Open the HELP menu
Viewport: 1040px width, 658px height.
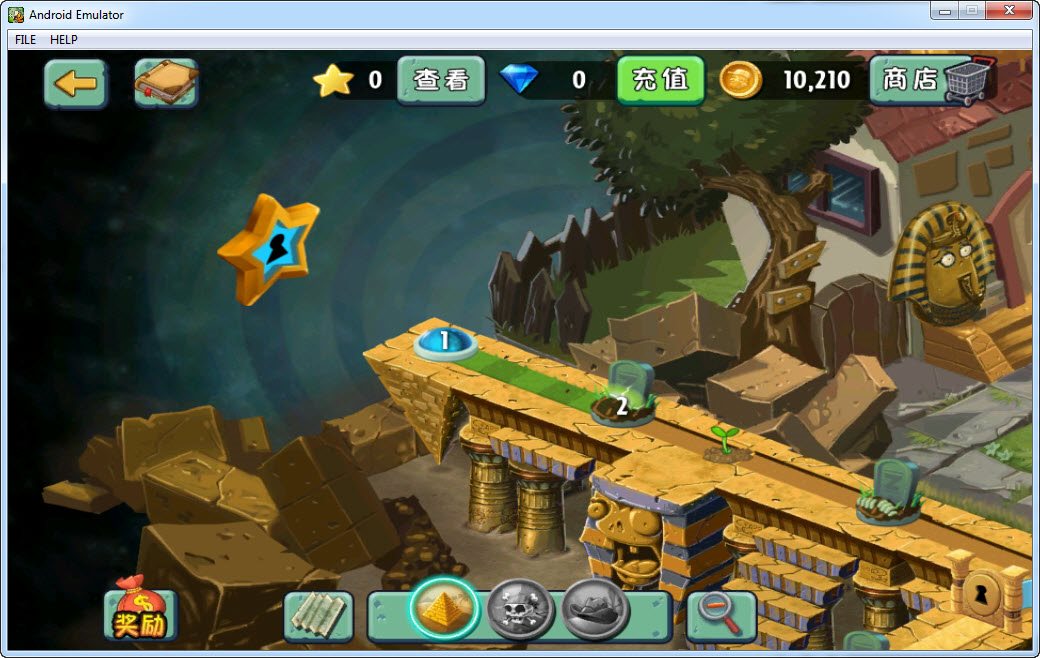(x=64, y=40)
